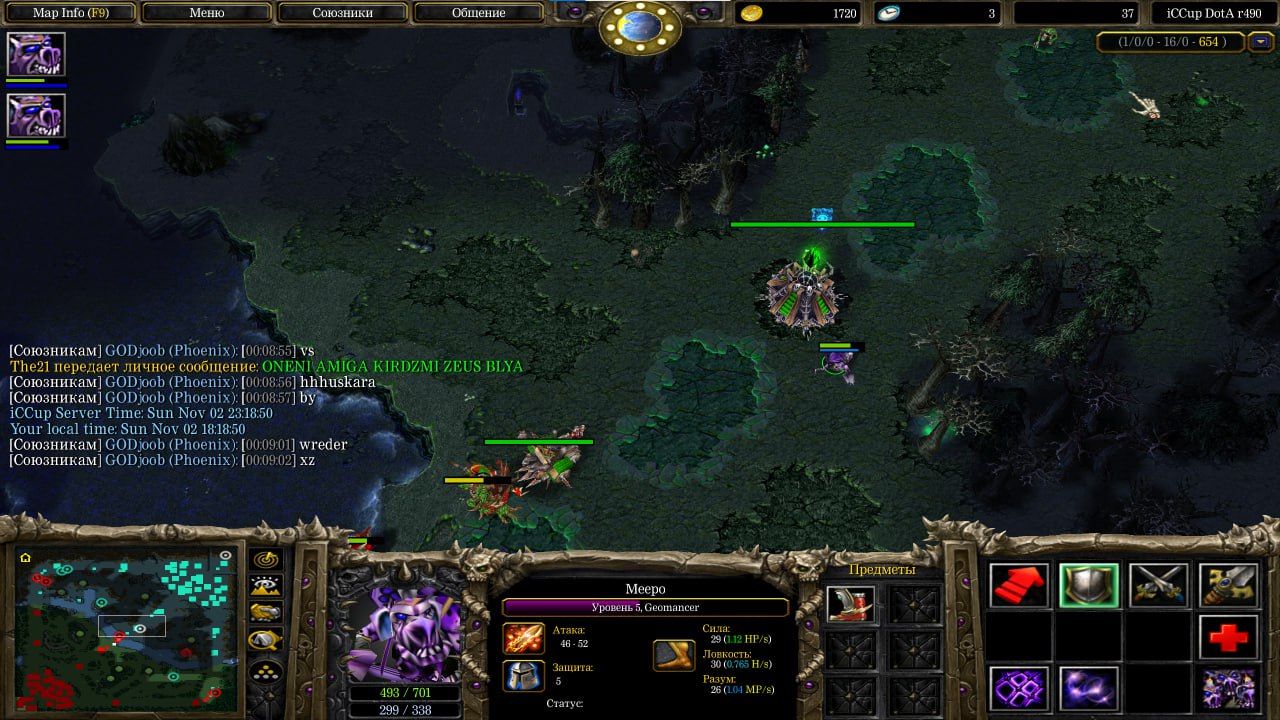Open the Союзники allies panel

click(342, 13)
